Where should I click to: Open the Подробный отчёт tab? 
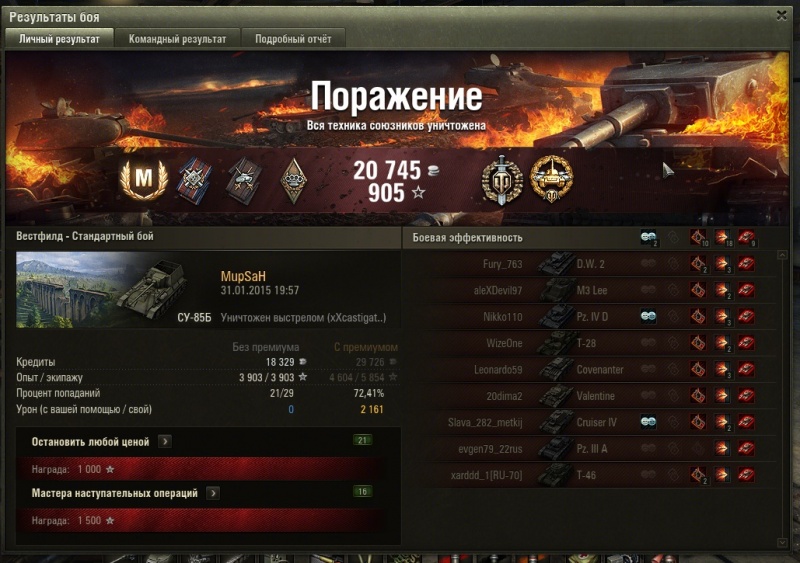[x=286, y=39]
